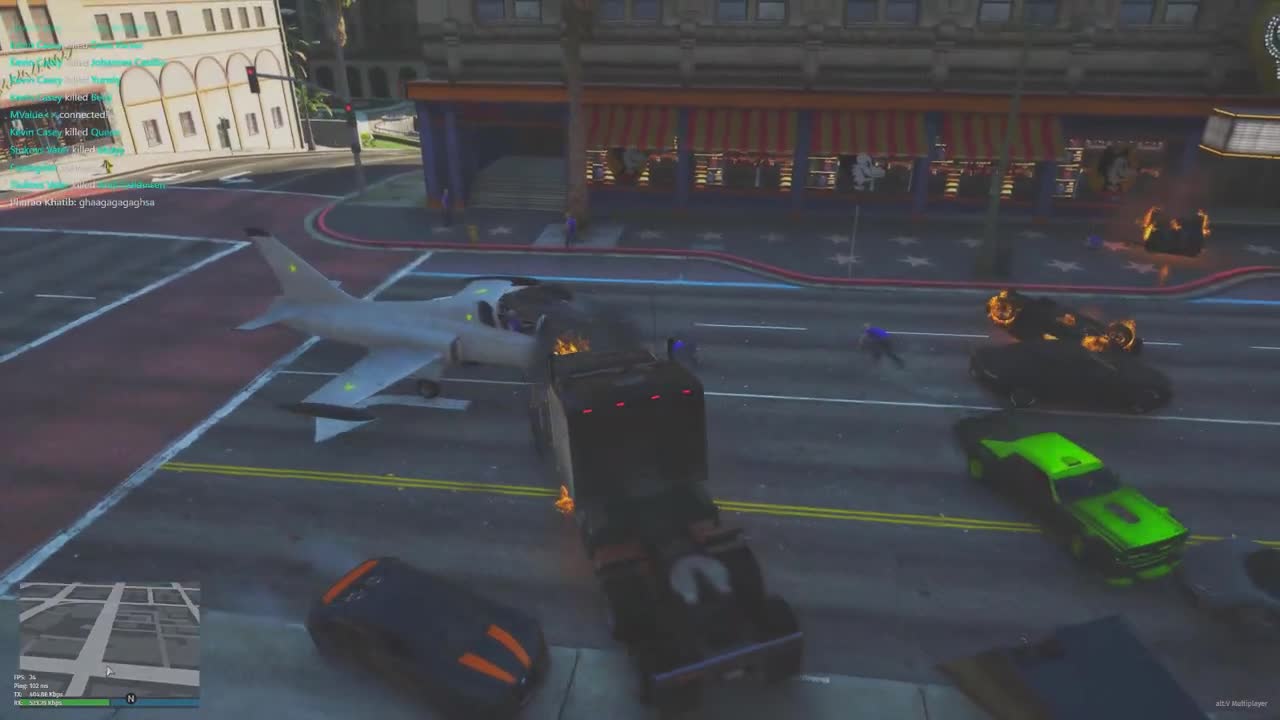Select the Kevin Casey killed Quinn message
Screen dimensions: 1280x720
pyautogui.click(x=63, y=133)
